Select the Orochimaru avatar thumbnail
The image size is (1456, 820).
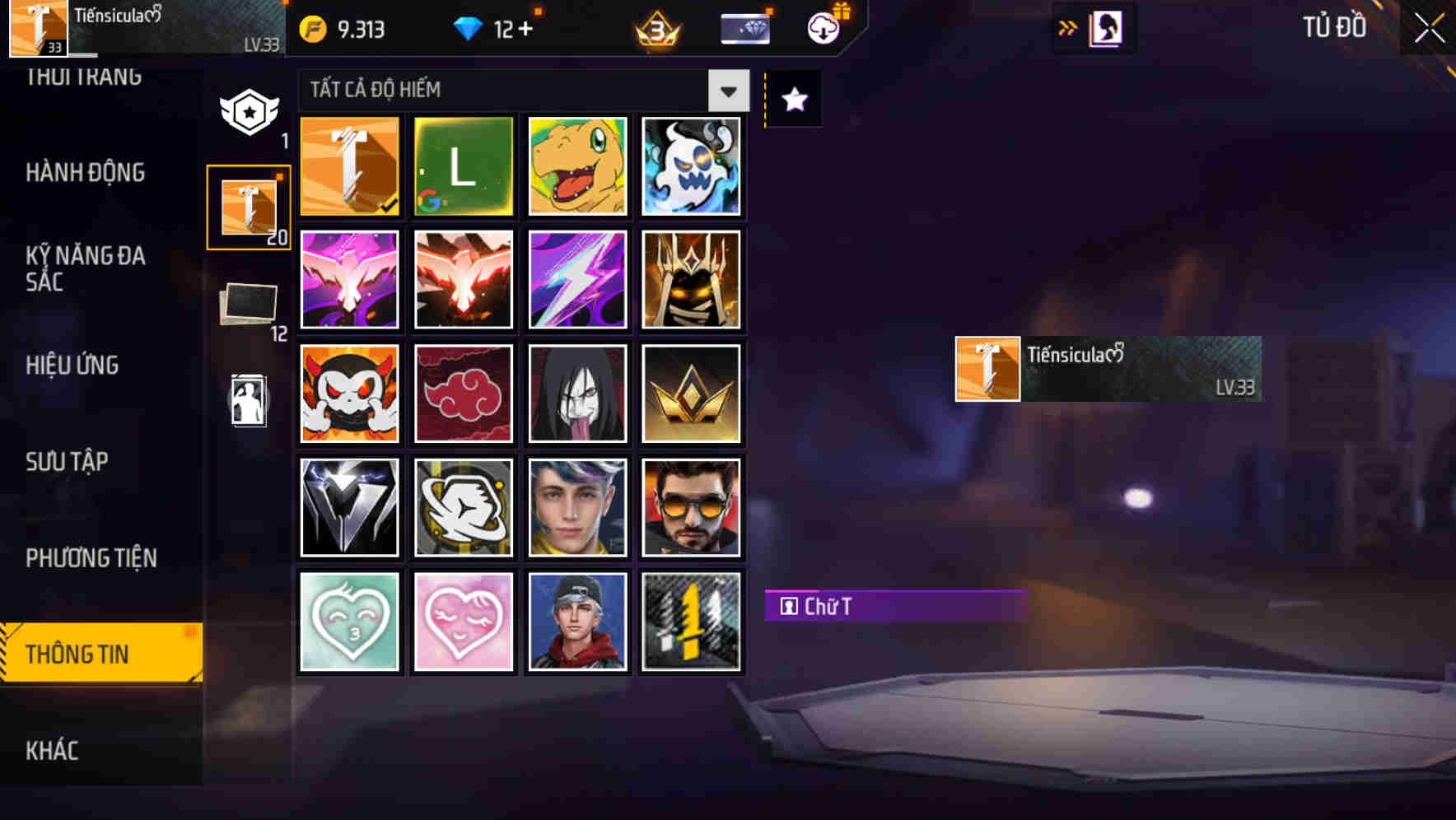coord(577,394)
